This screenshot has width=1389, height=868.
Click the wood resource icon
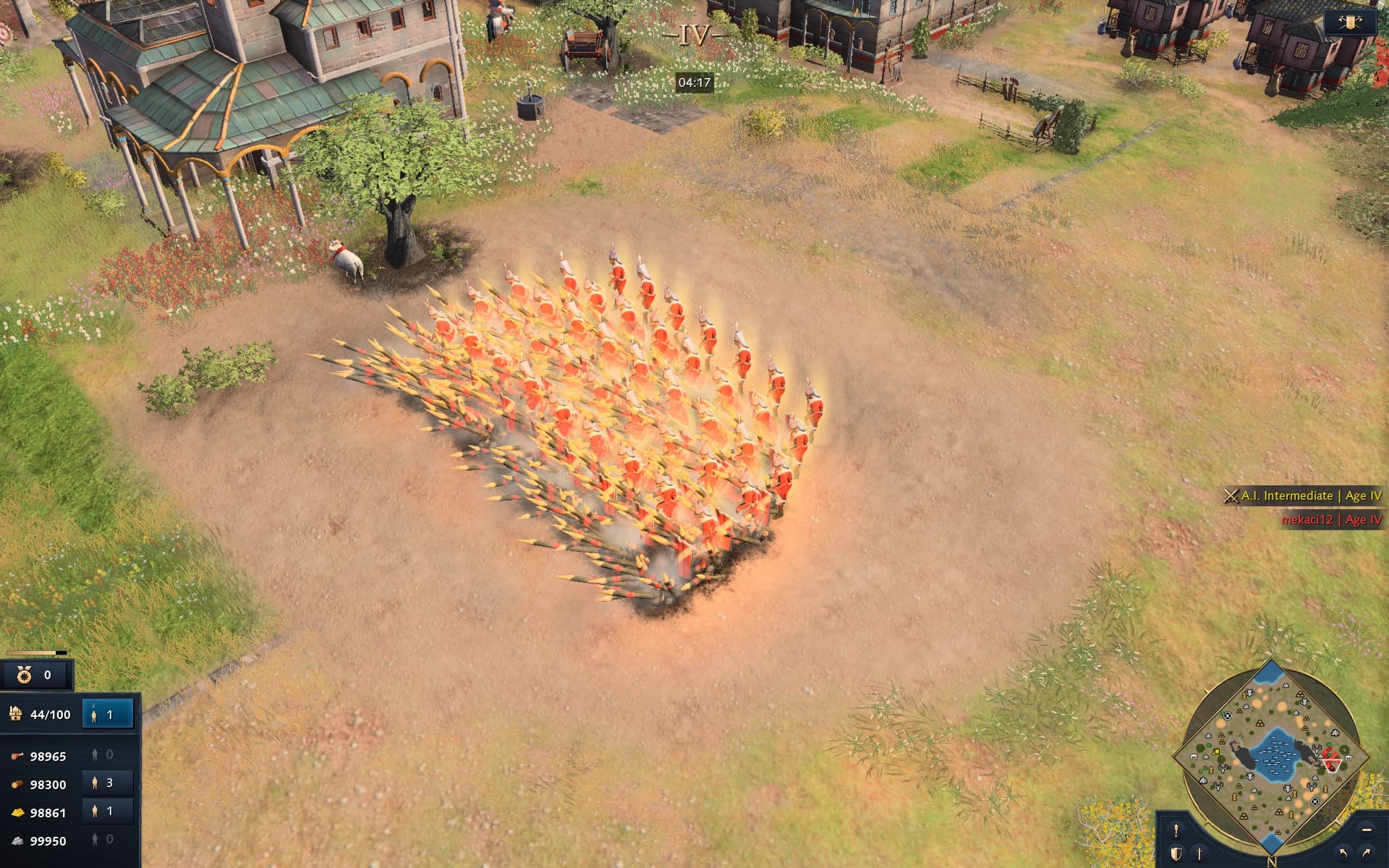coord(18,783)
